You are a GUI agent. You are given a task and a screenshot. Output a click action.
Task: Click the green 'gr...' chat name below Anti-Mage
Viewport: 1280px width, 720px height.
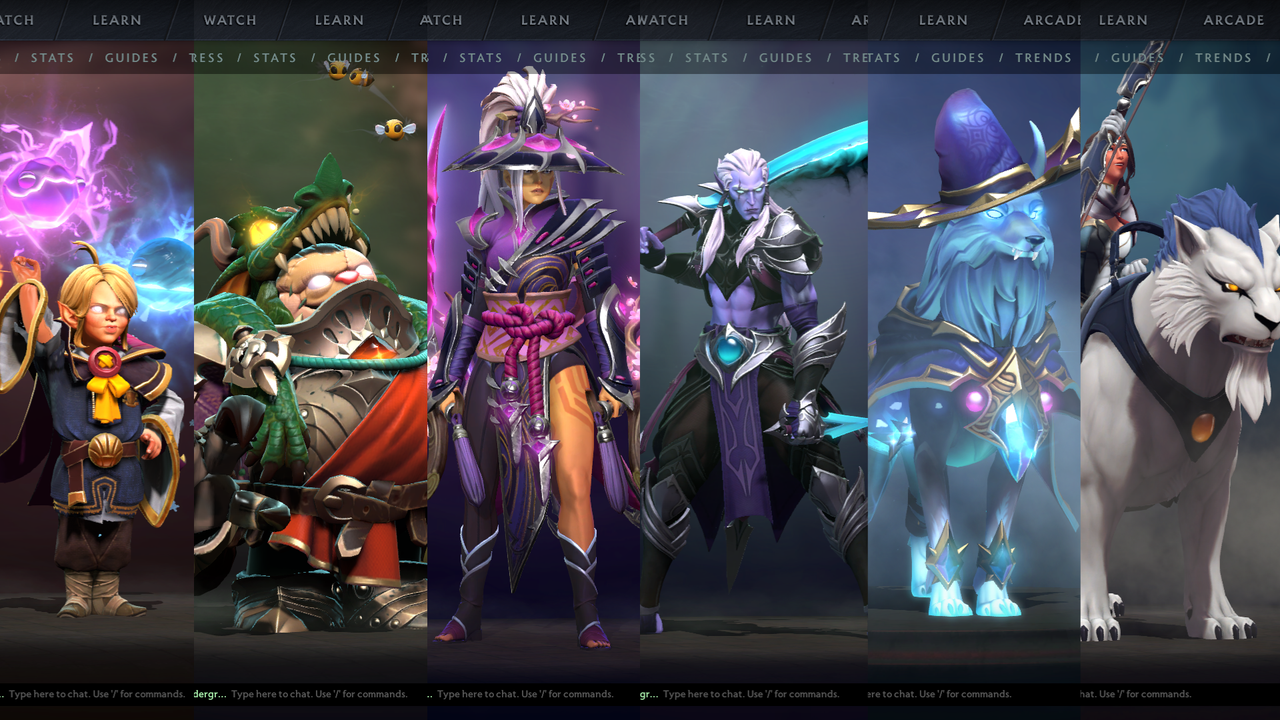[648, 693]
